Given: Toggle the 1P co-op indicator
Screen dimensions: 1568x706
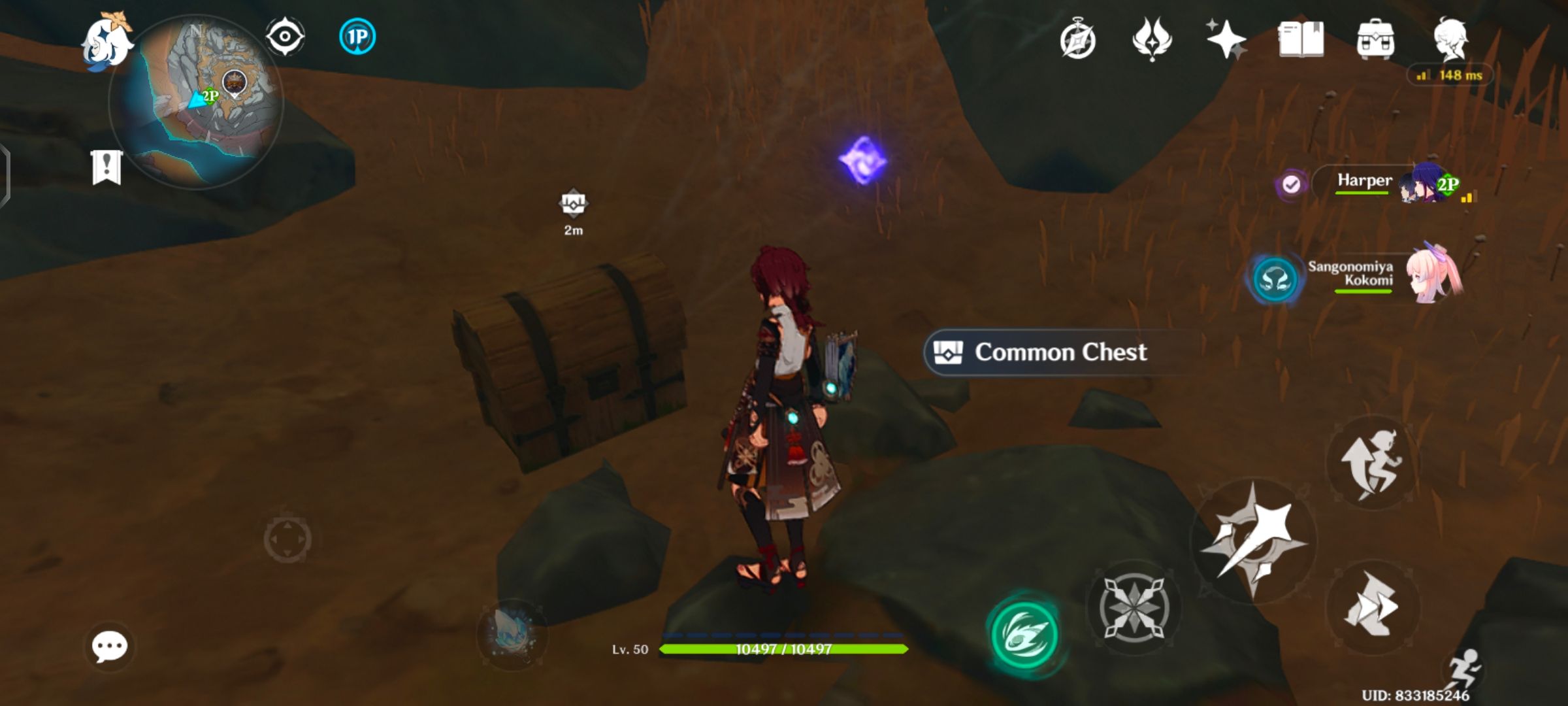Looking at the screenshot, I should tap(357, 37).
